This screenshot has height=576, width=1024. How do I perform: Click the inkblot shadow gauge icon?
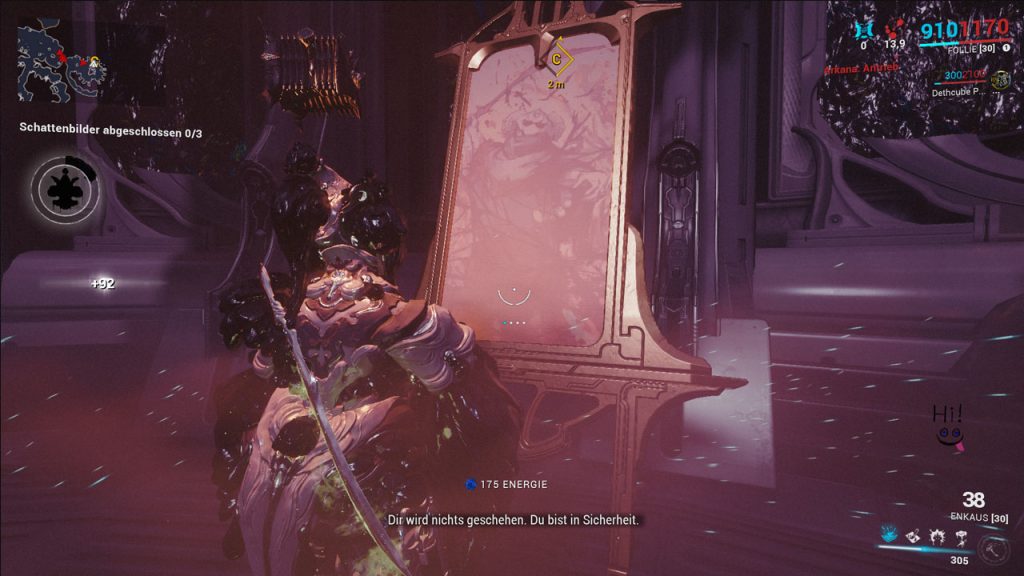point(64,185)
